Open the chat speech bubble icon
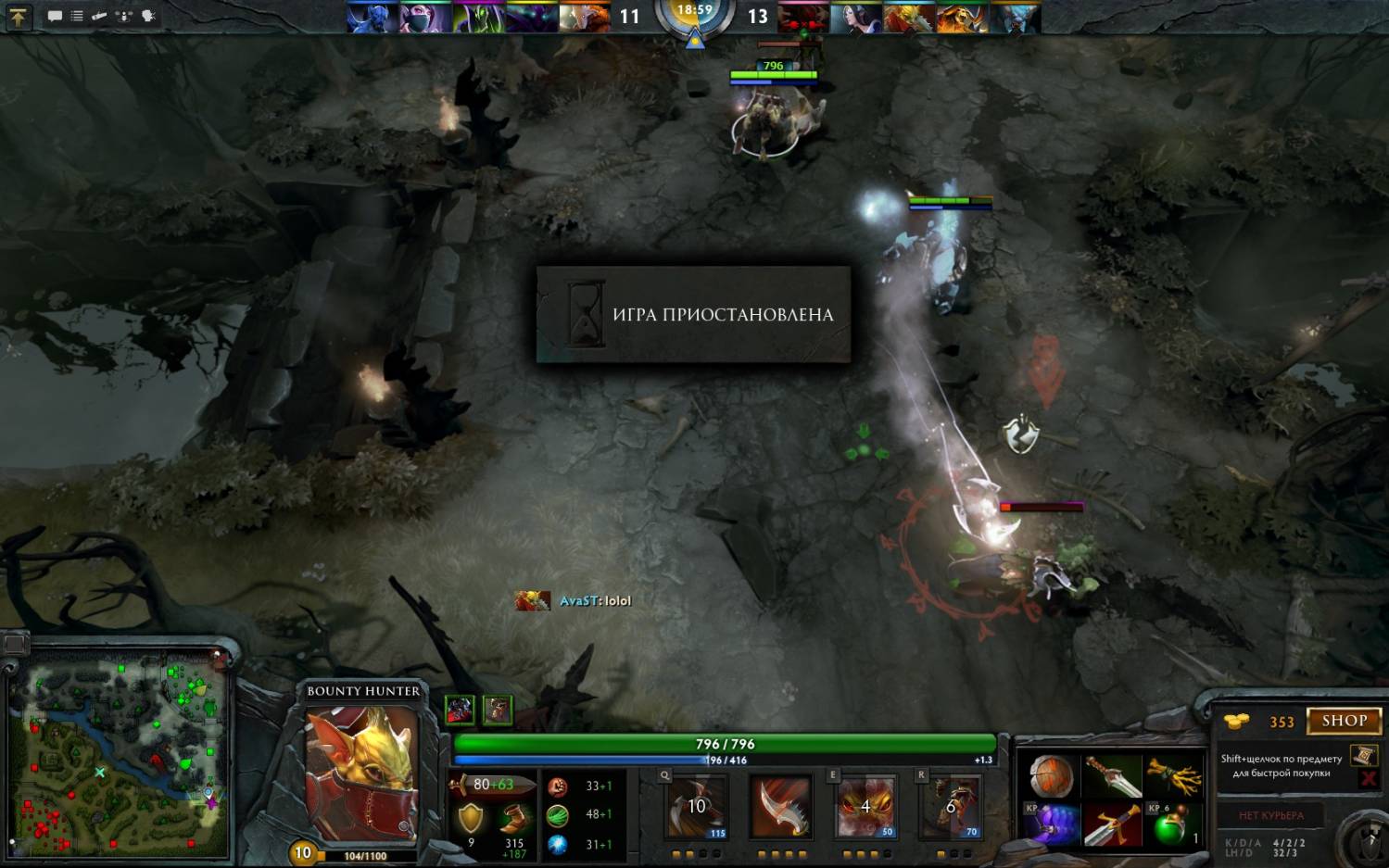Viewport: 1389px width, 868px height. pyautogui.click(x=55, y=16)
